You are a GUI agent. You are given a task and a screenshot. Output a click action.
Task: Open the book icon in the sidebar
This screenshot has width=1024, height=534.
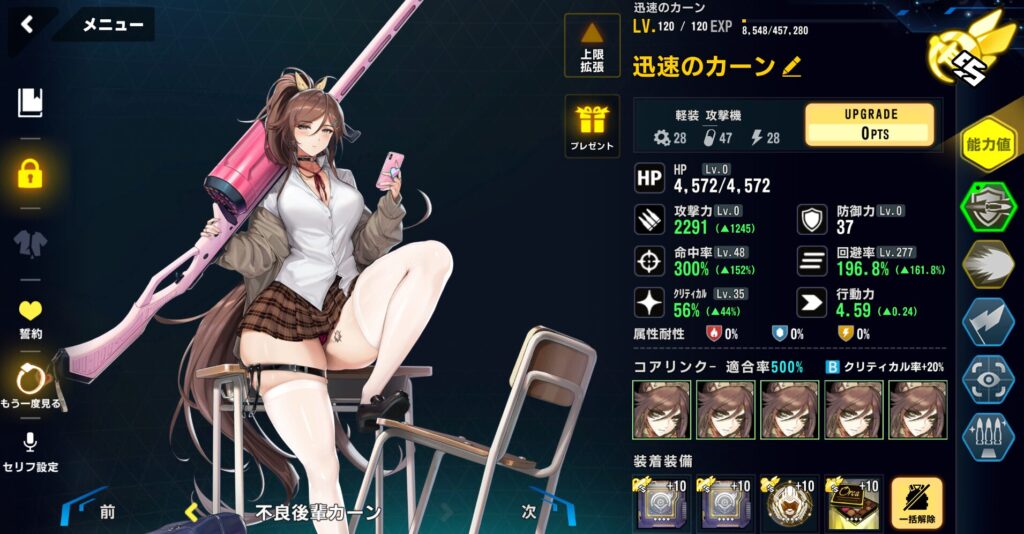tap(30, 101)
